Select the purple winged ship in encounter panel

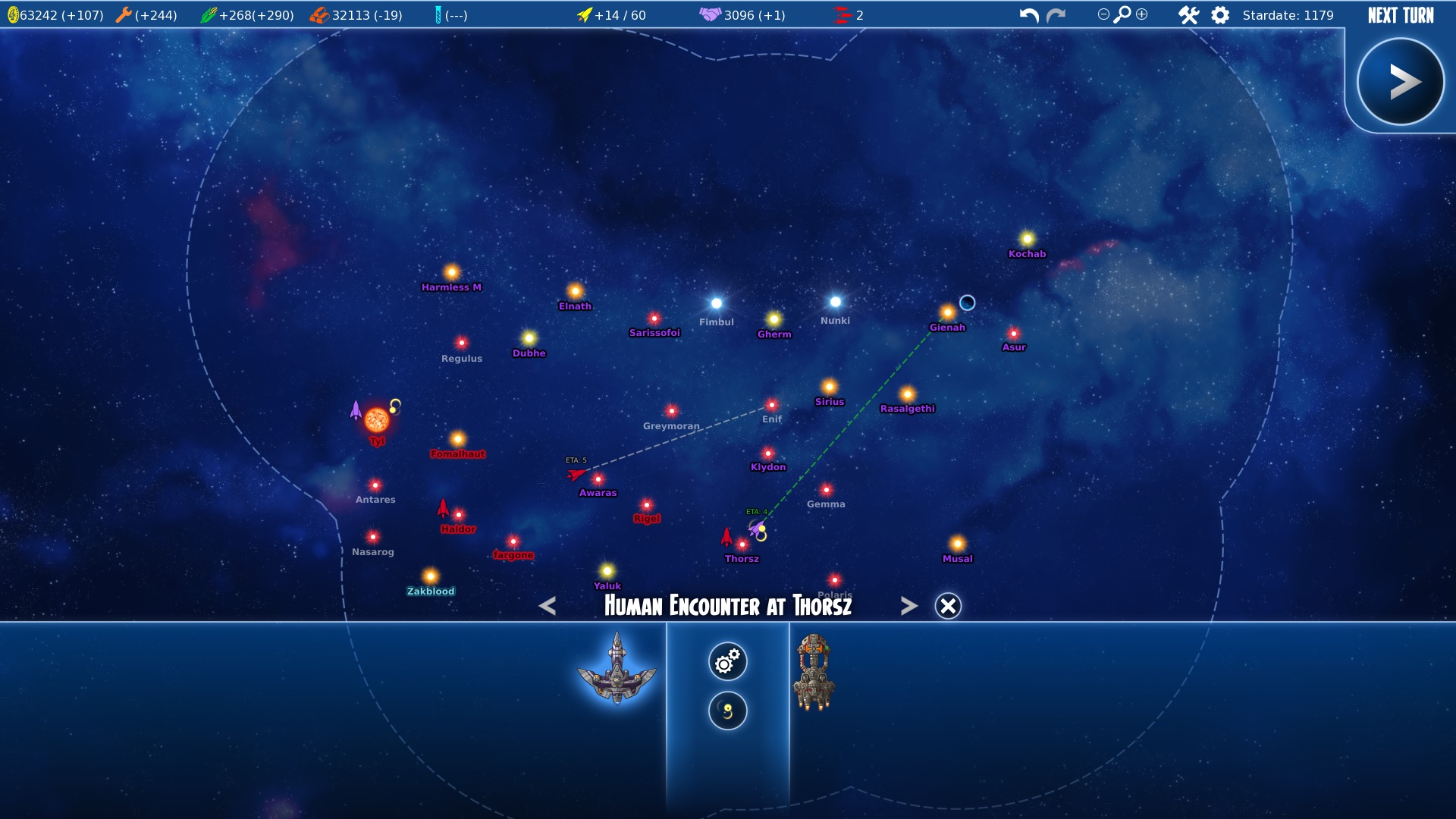click(x=617, y=668)
